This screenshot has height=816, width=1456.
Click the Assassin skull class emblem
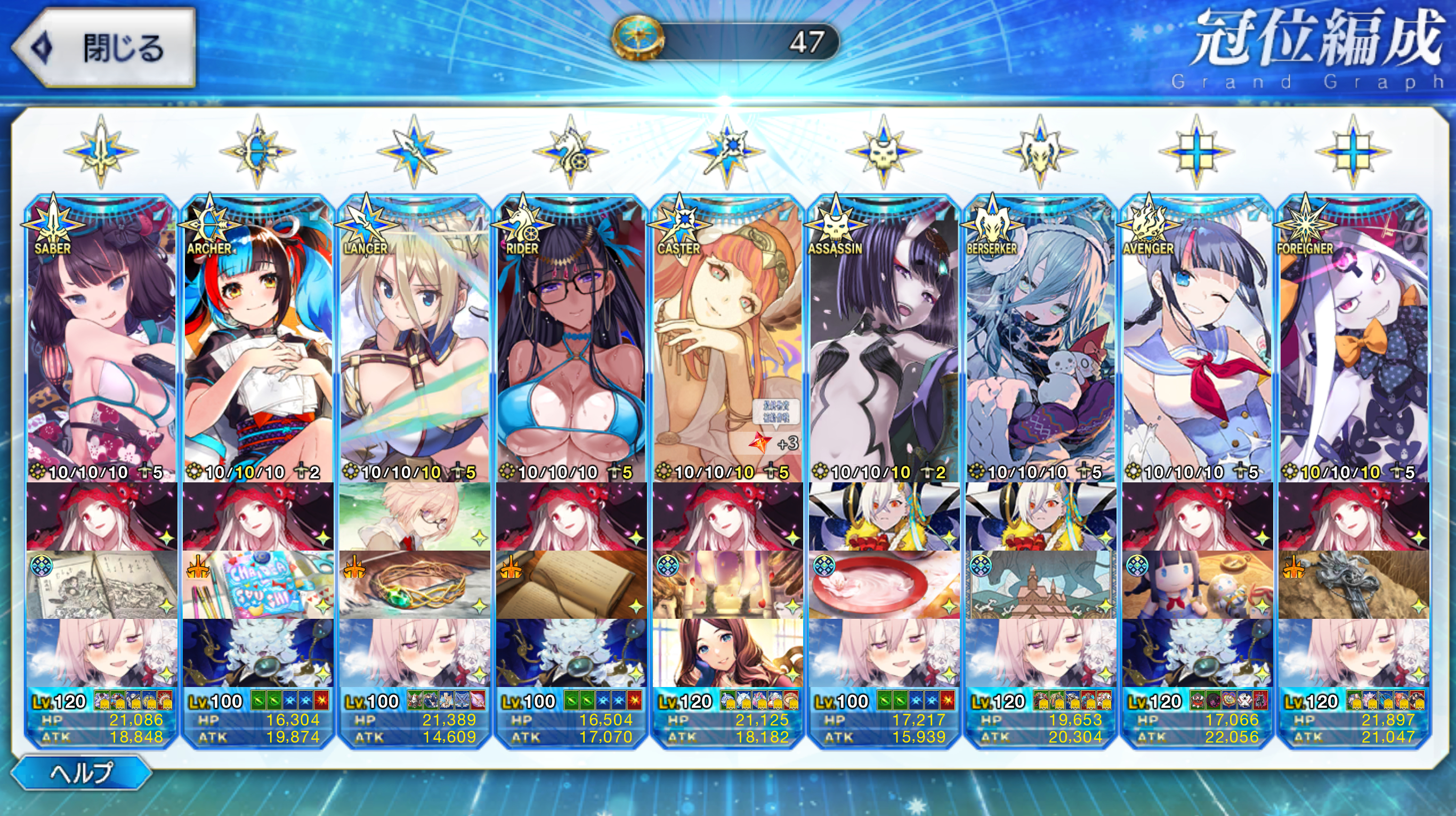click(x=884, y=151)
